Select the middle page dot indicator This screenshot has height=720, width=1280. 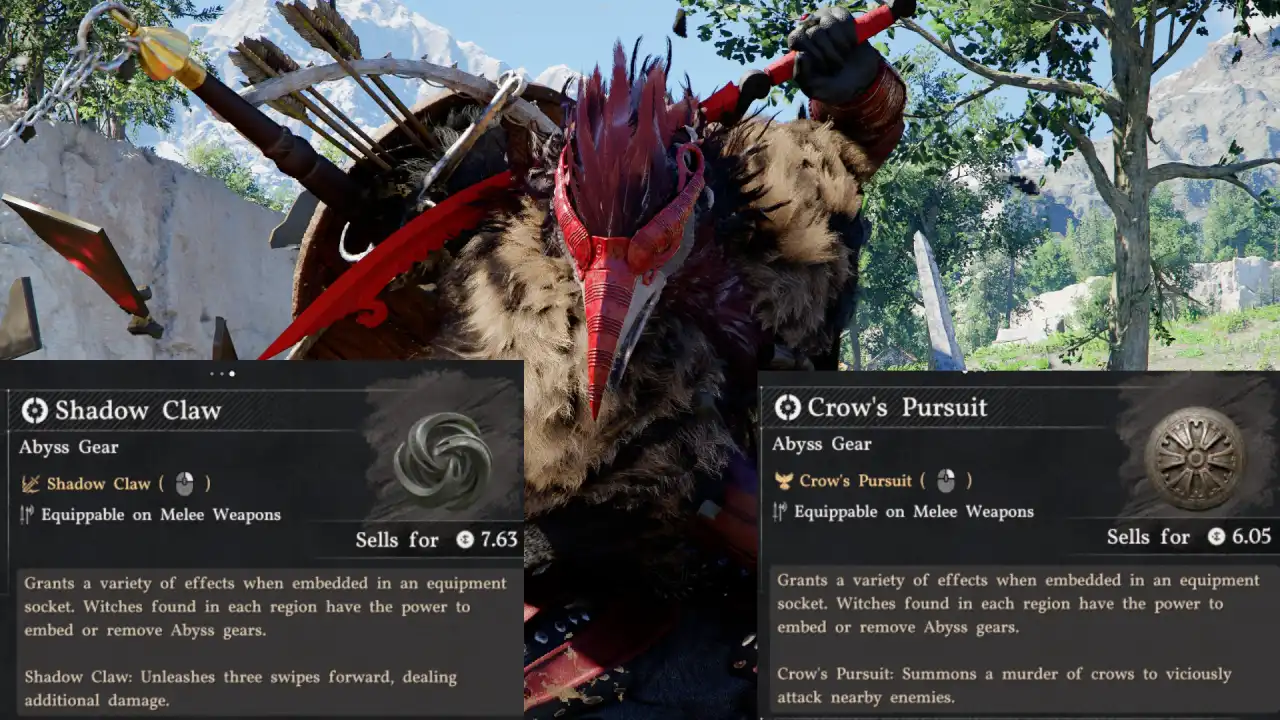coord(222,375)
